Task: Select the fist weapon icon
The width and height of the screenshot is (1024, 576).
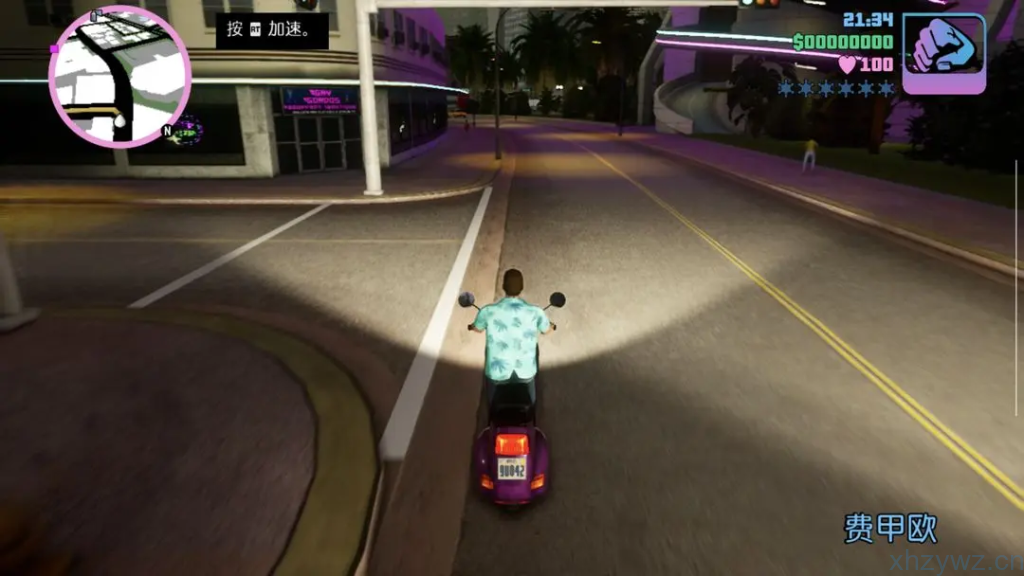Action: point(943,54)
